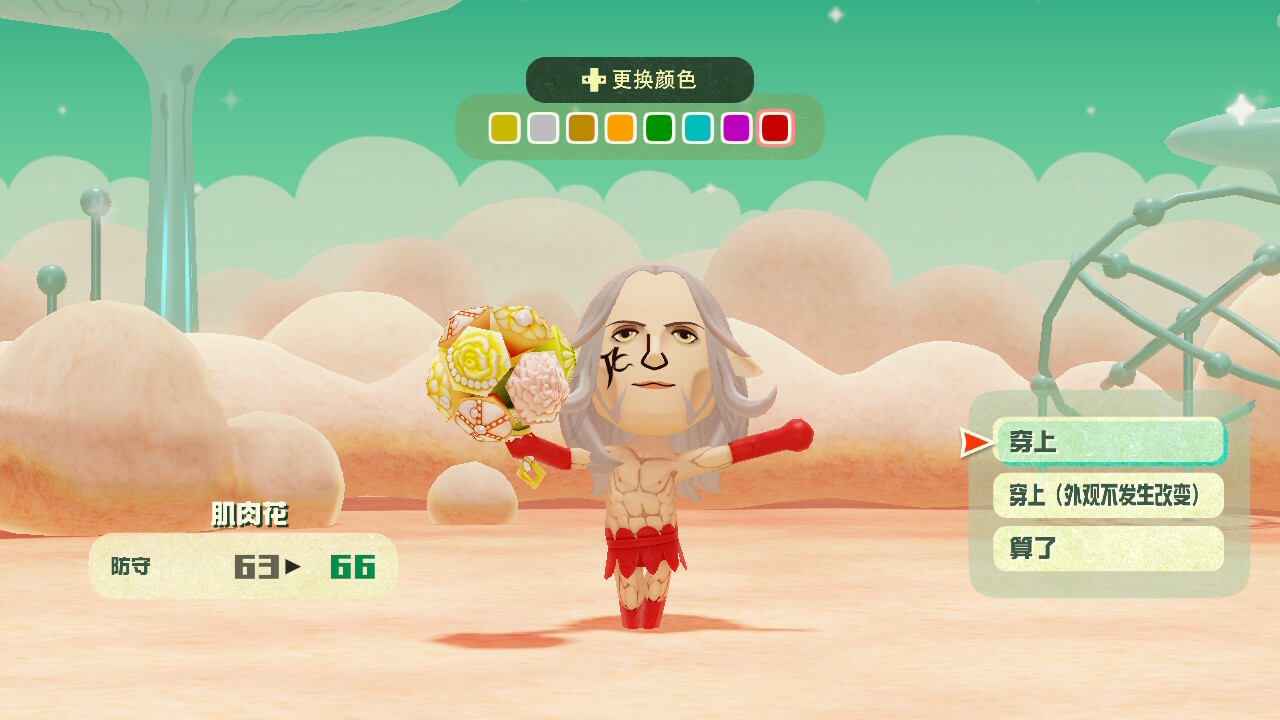1280x720 pixels.
Task: Select the brown-gold color swatch
Action: [582, 128]
